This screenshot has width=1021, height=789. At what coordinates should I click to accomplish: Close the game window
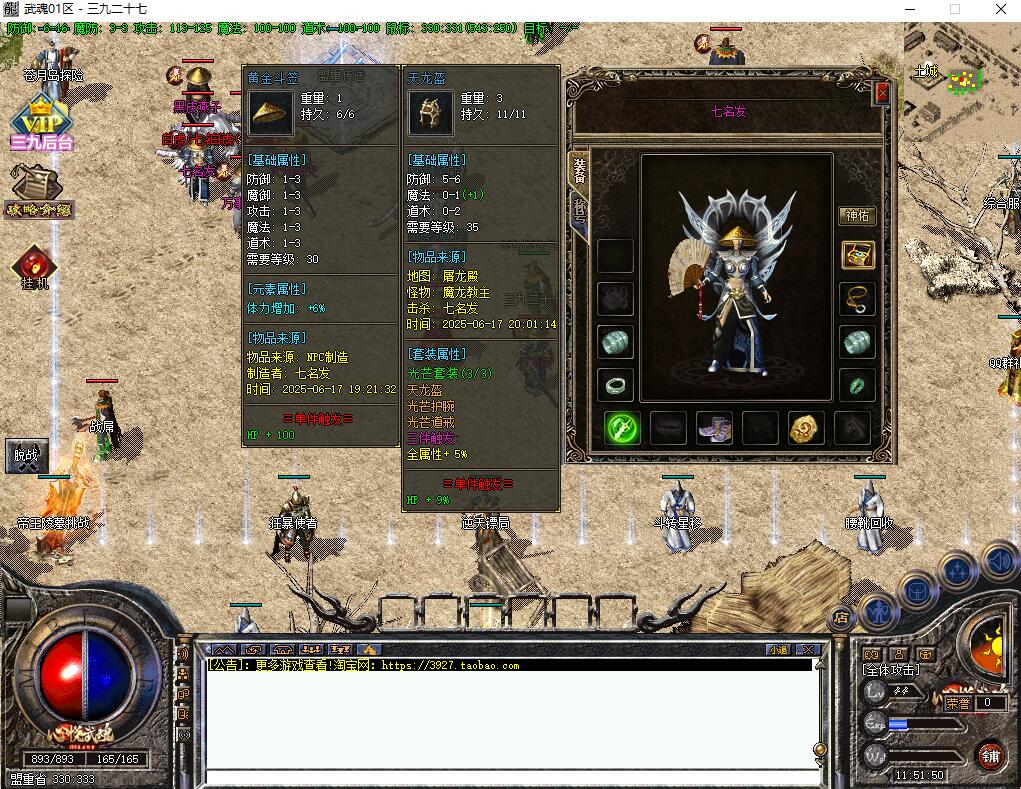point(1001,9)
